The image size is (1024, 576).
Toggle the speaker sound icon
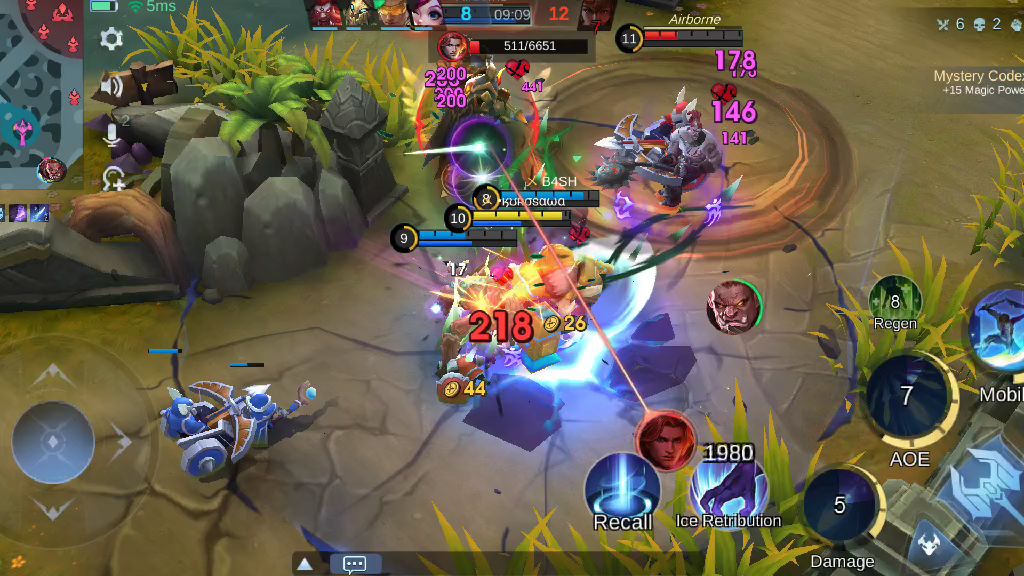(111, 86)
